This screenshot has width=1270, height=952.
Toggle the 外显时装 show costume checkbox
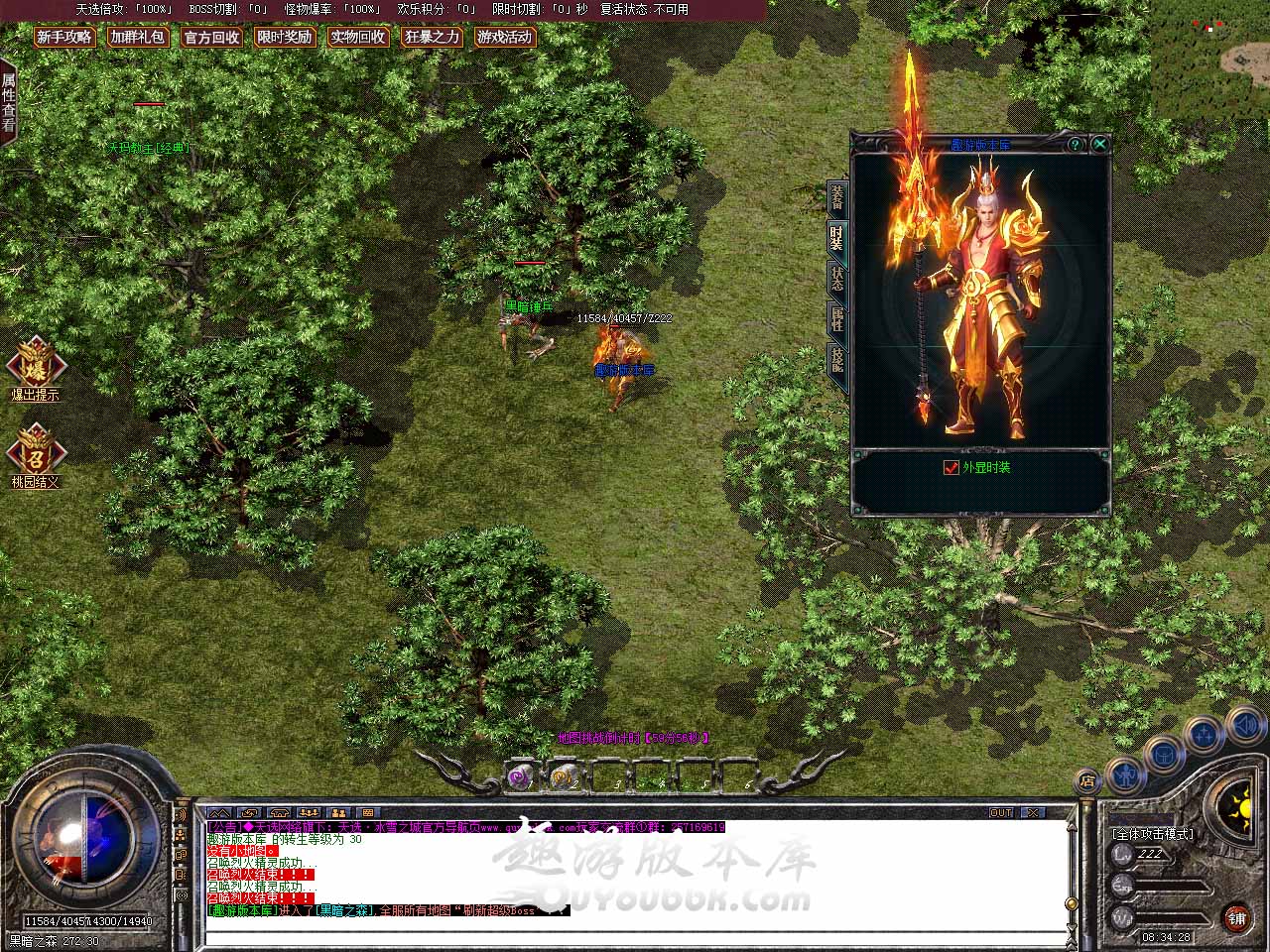point(952,467)
